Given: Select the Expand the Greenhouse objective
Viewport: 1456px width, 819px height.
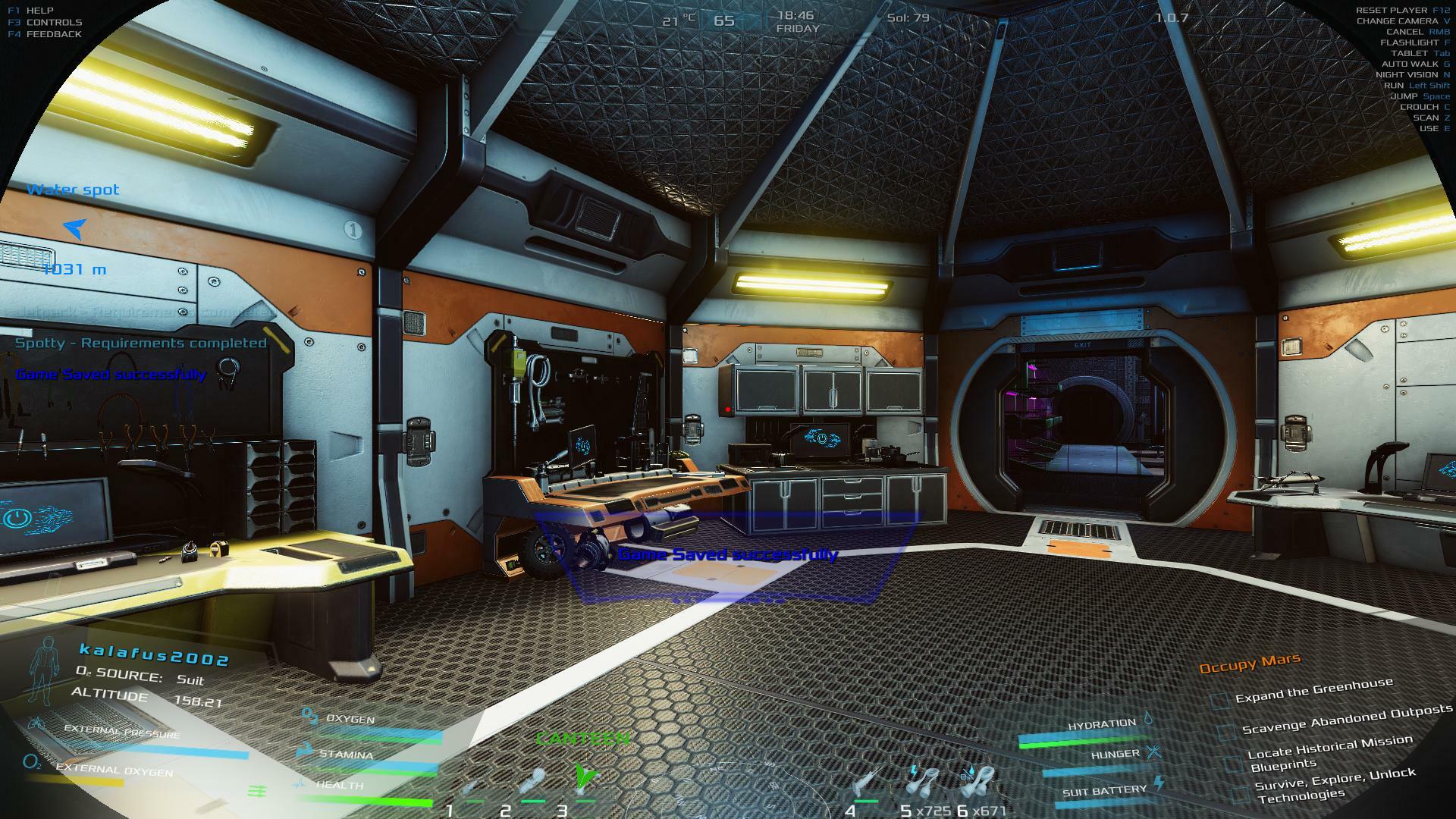Looking at the screenshot, I should click(x=1313, y=691).
